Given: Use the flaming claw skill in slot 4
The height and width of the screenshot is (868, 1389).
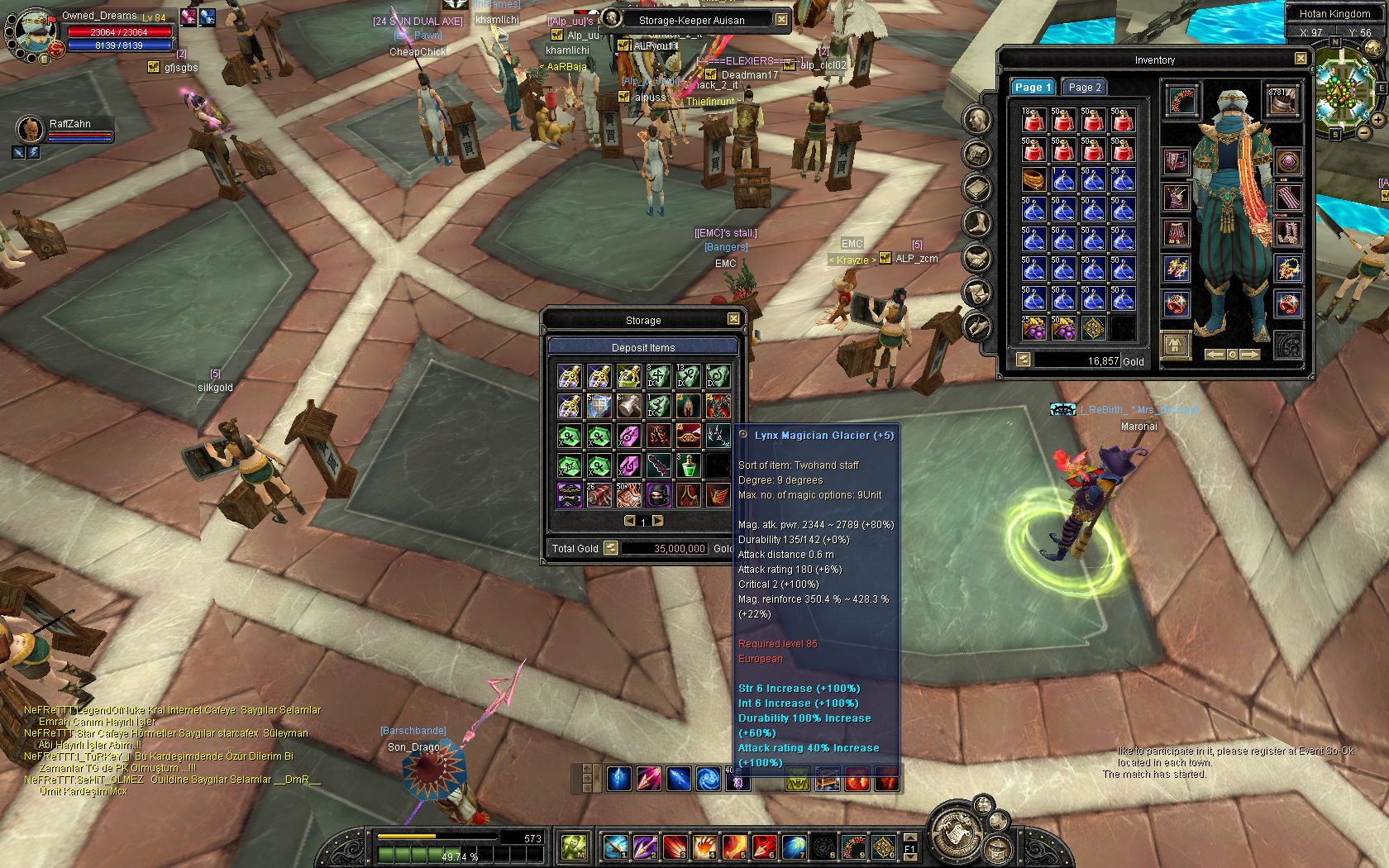Looking at the screenshot, I should click(704, 847).
